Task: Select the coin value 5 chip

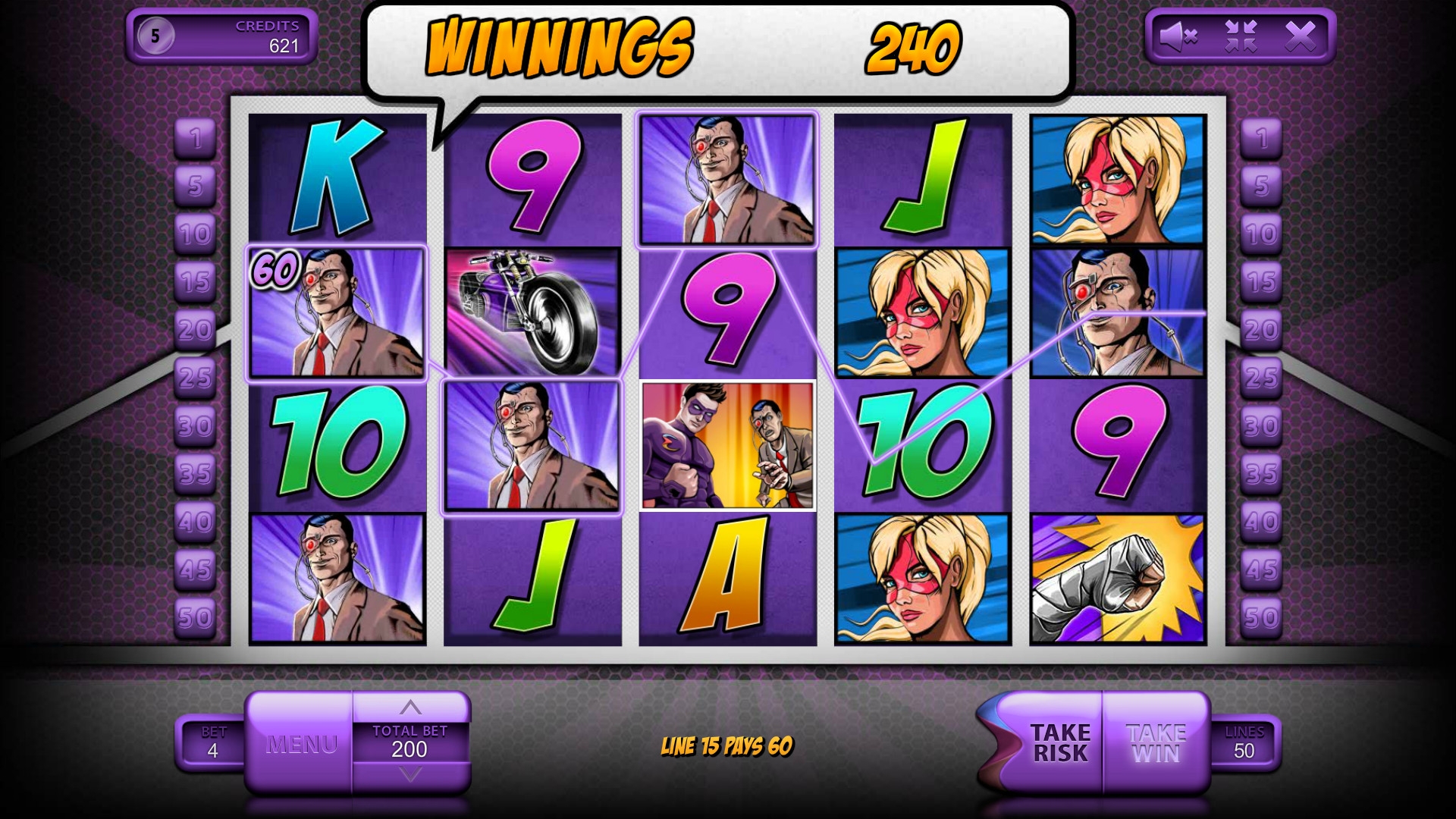Action: 155,36
